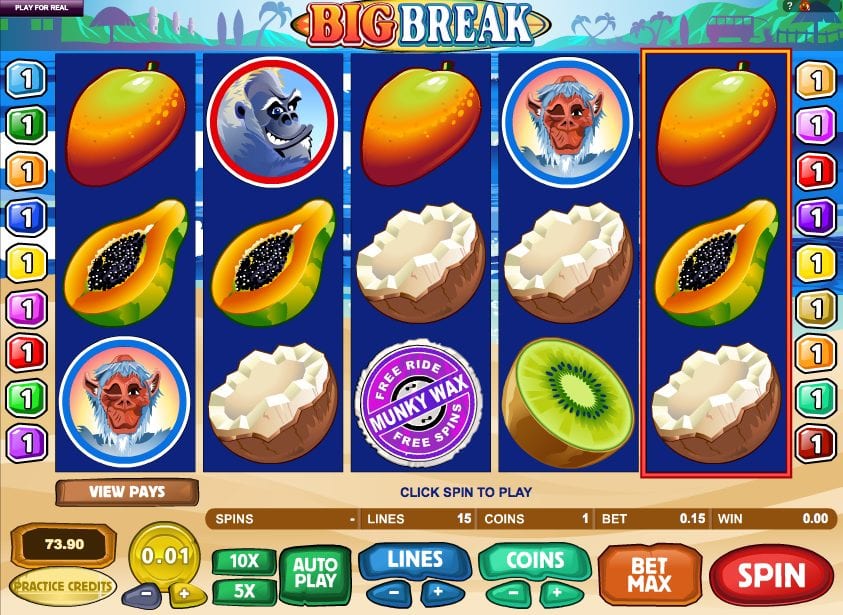Image resolution: width=843 pixels, height=615 pixels.
Task: Open the View Pays paytable
Action: pyautogui.click(x=127, y=491)
